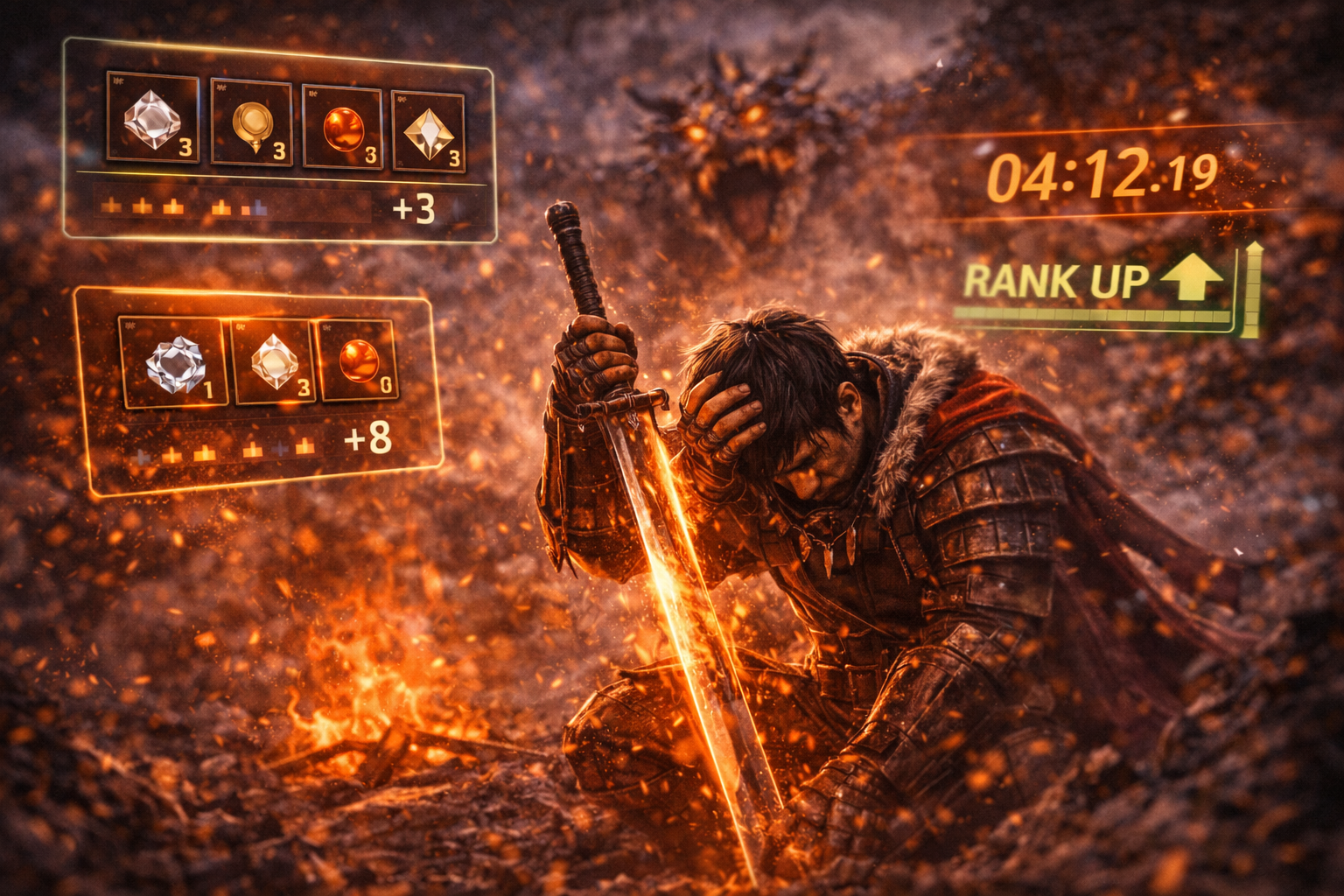
Task: Choose the pale gem in the +8 panel
Action: coord(275,361)
